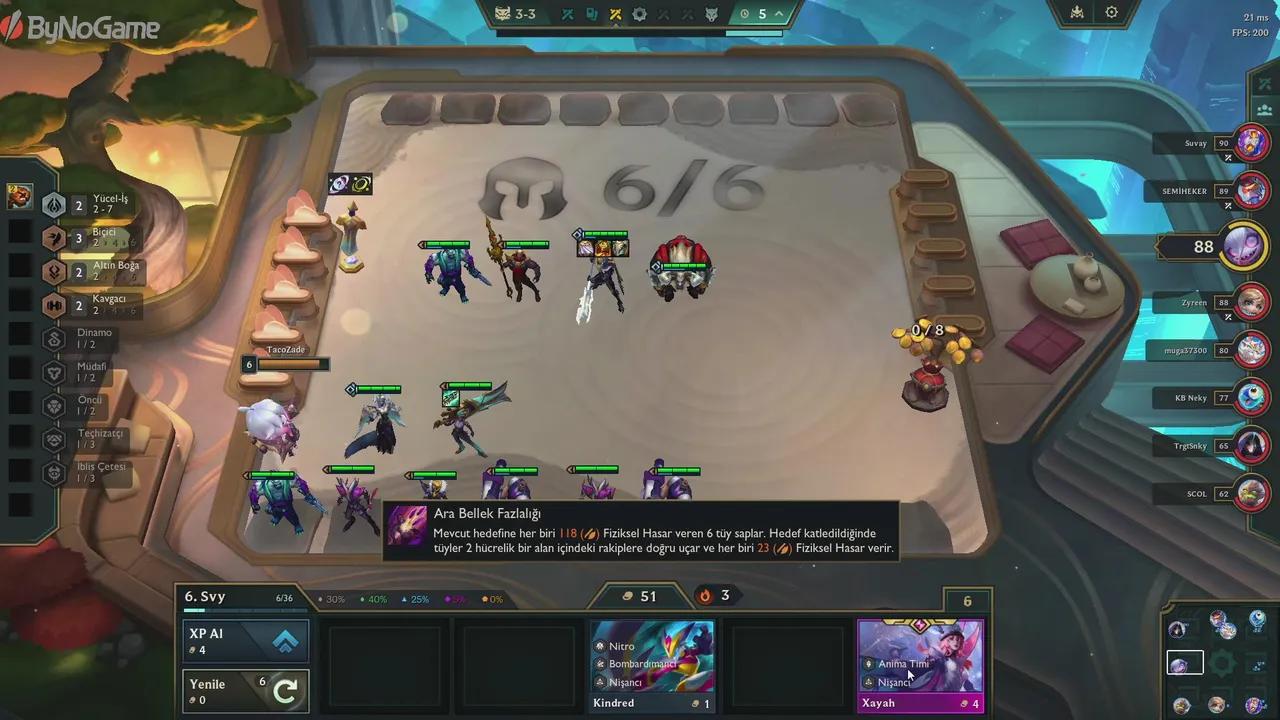Click the chevron beside the round timer 5
The image size is (1280, 720).
777,14
